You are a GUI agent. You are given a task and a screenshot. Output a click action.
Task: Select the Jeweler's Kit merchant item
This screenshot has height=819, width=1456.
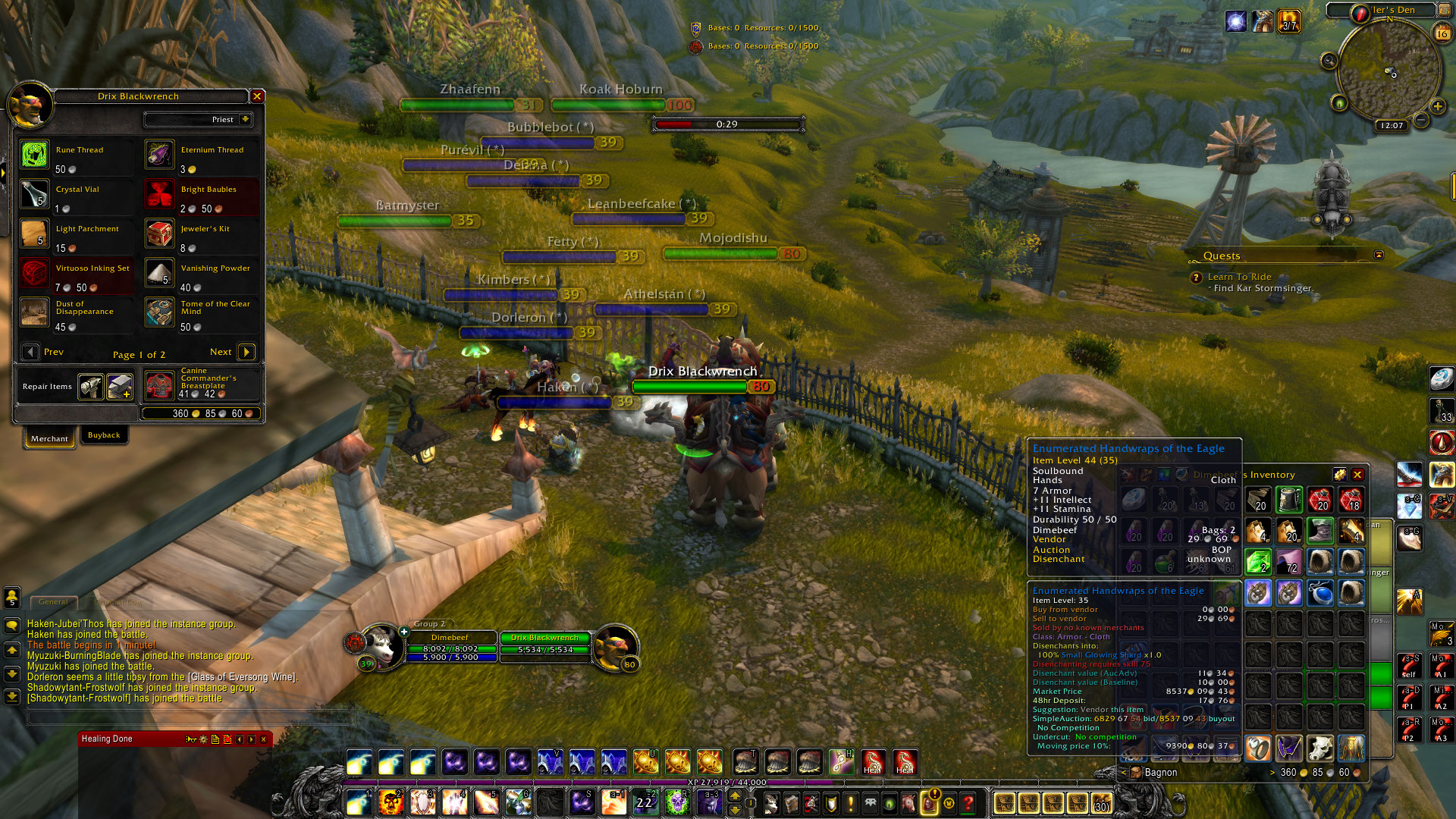(160, 234)
